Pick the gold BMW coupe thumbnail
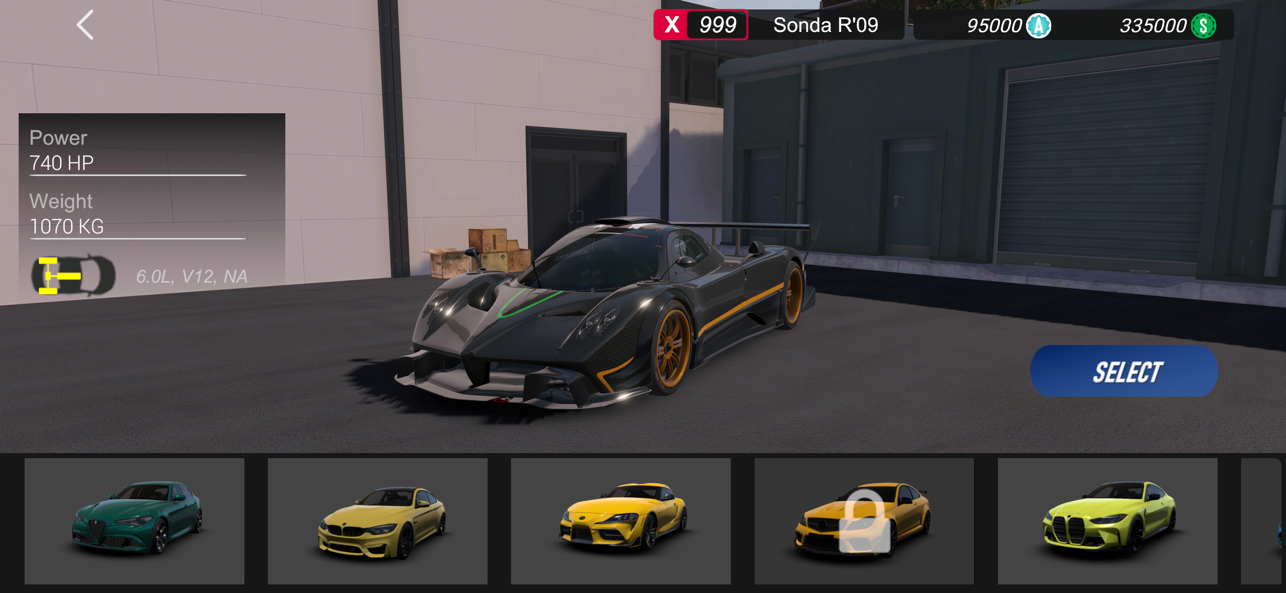 point(377,521)
